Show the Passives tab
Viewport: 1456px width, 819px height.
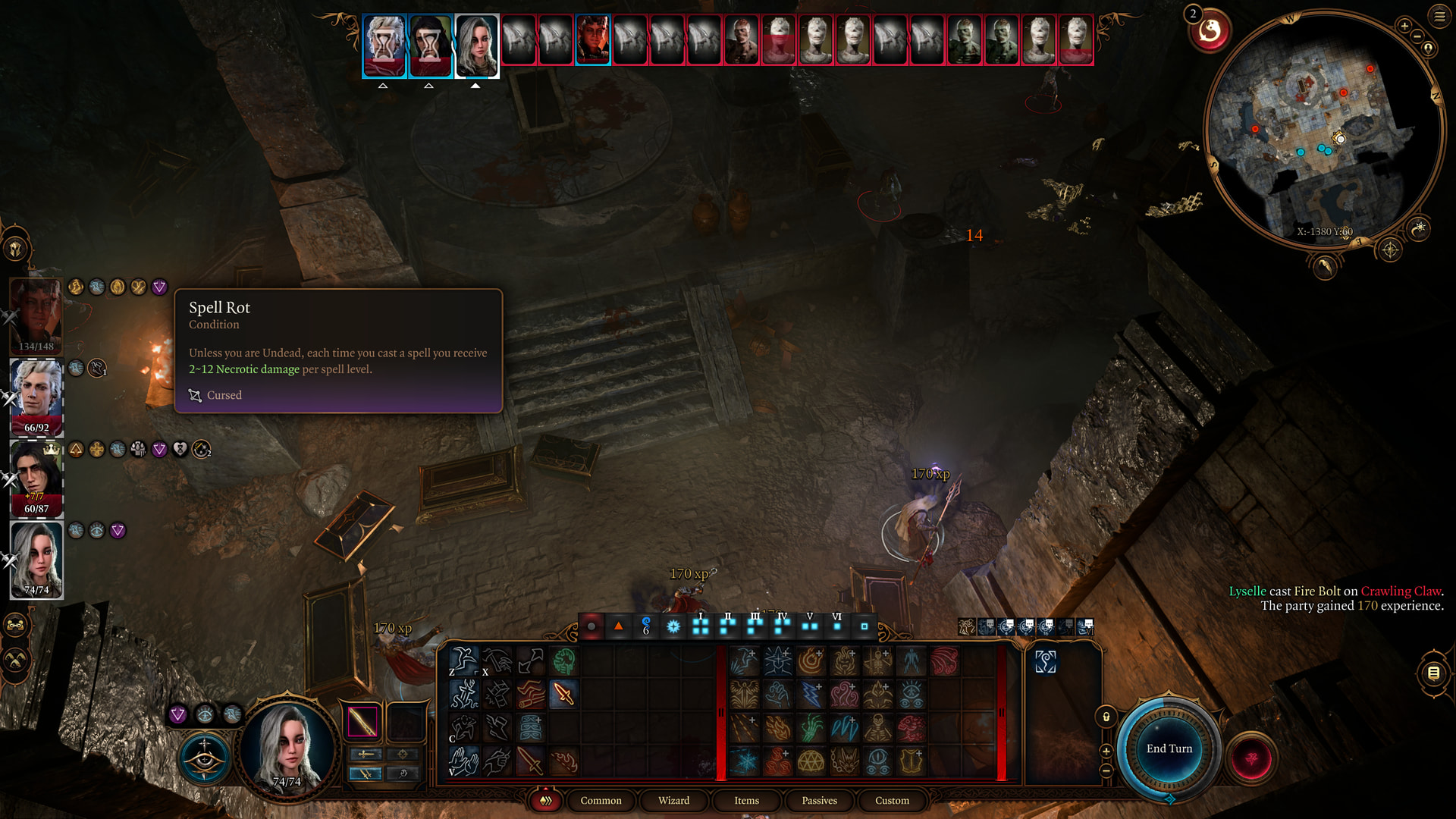click(819, 800)
